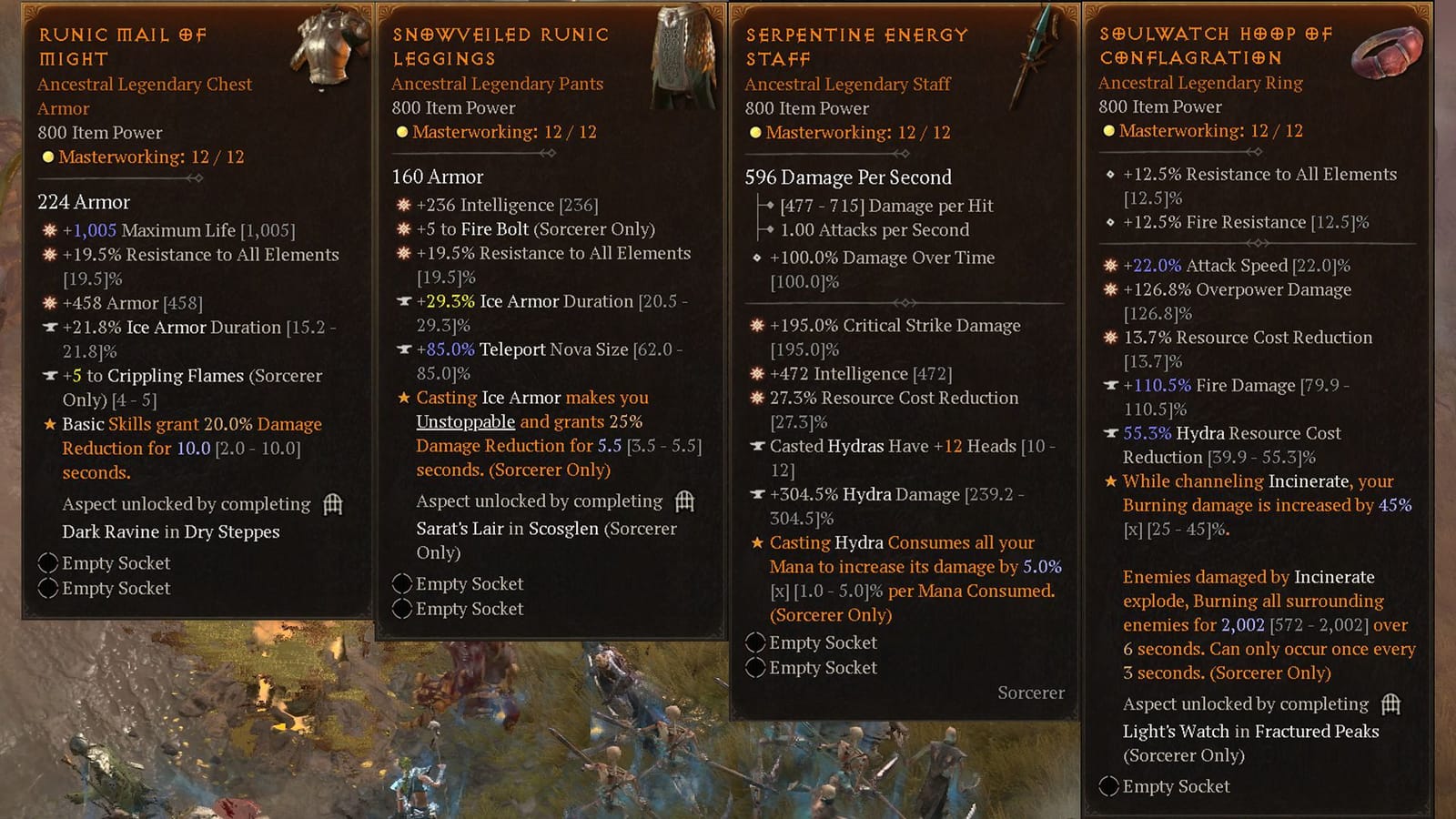Screen dimensions: 1456x819
Task: Click the underlined Unstoppable keyword text
Action: coord(465,421)
